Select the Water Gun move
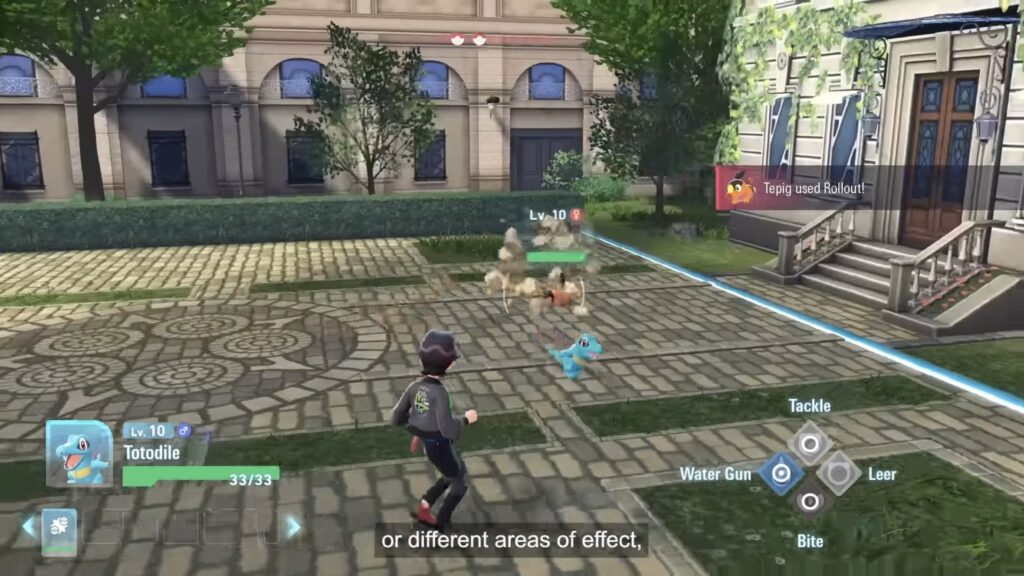Viewport: 1024px width, 576px height. (781, 473)
